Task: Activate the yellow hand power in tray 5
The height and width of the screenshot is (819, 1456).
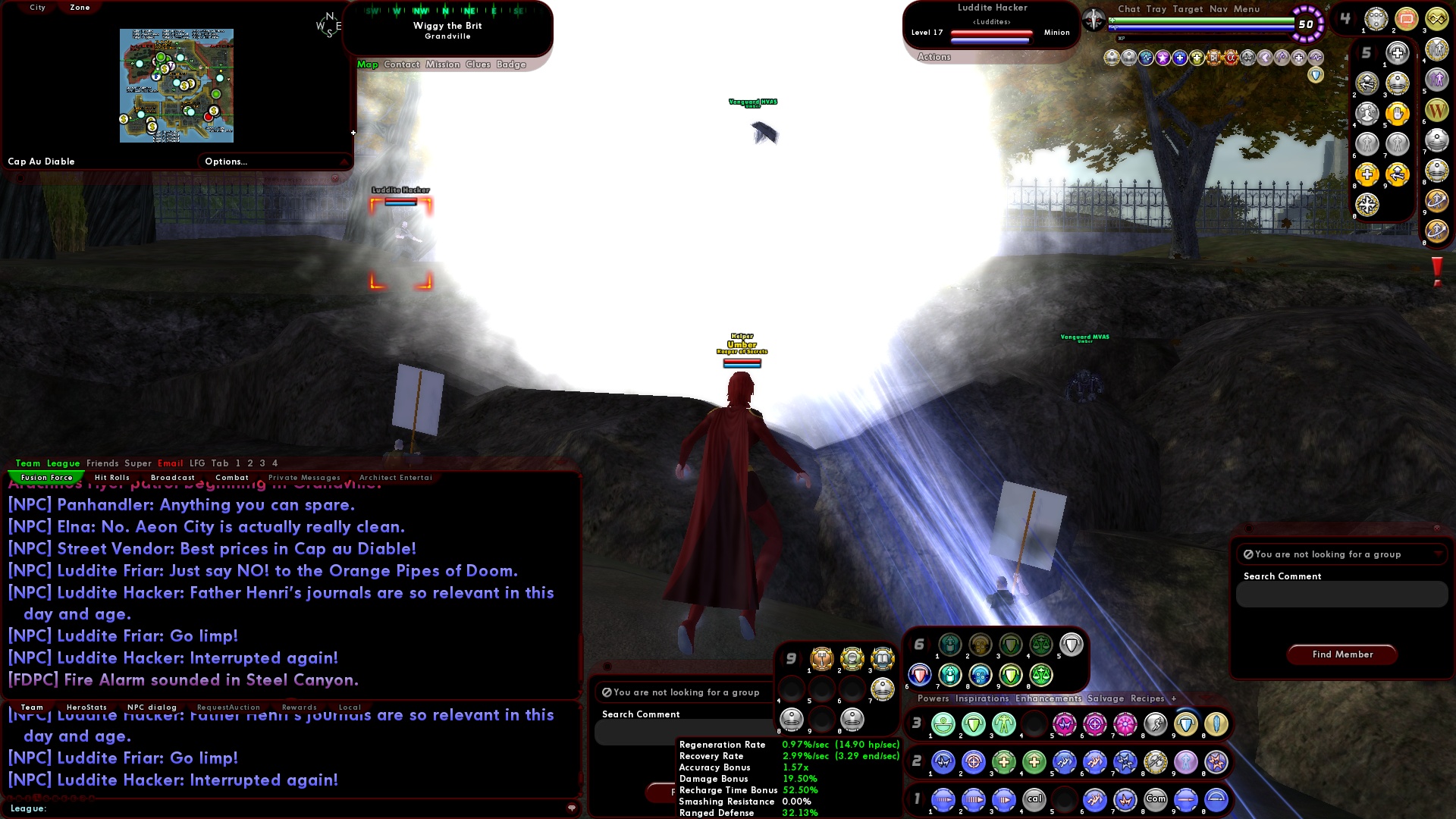Action: 1397,114
